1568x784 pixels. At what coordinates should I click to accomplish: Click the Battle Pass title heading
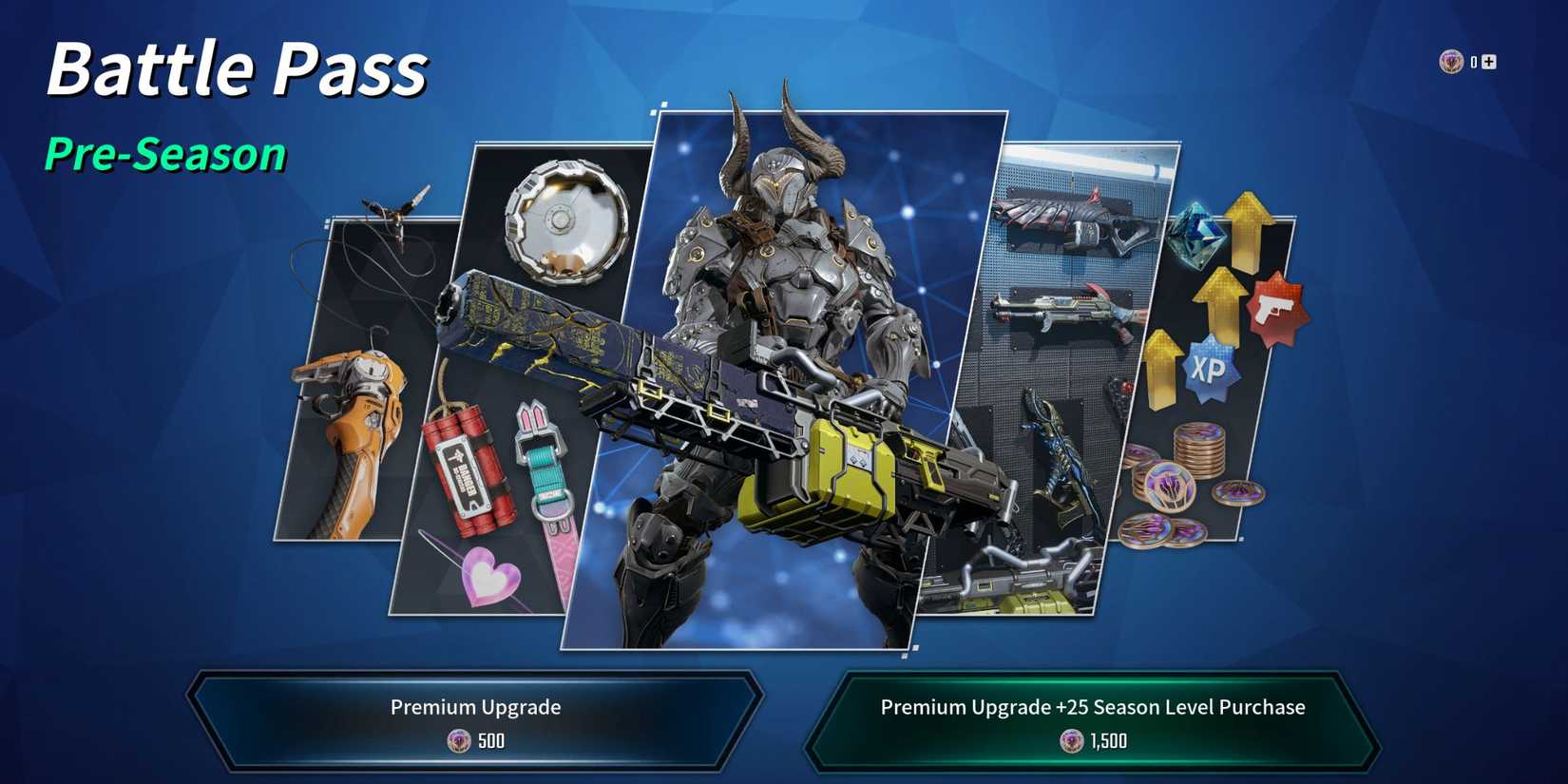(238, 67)
